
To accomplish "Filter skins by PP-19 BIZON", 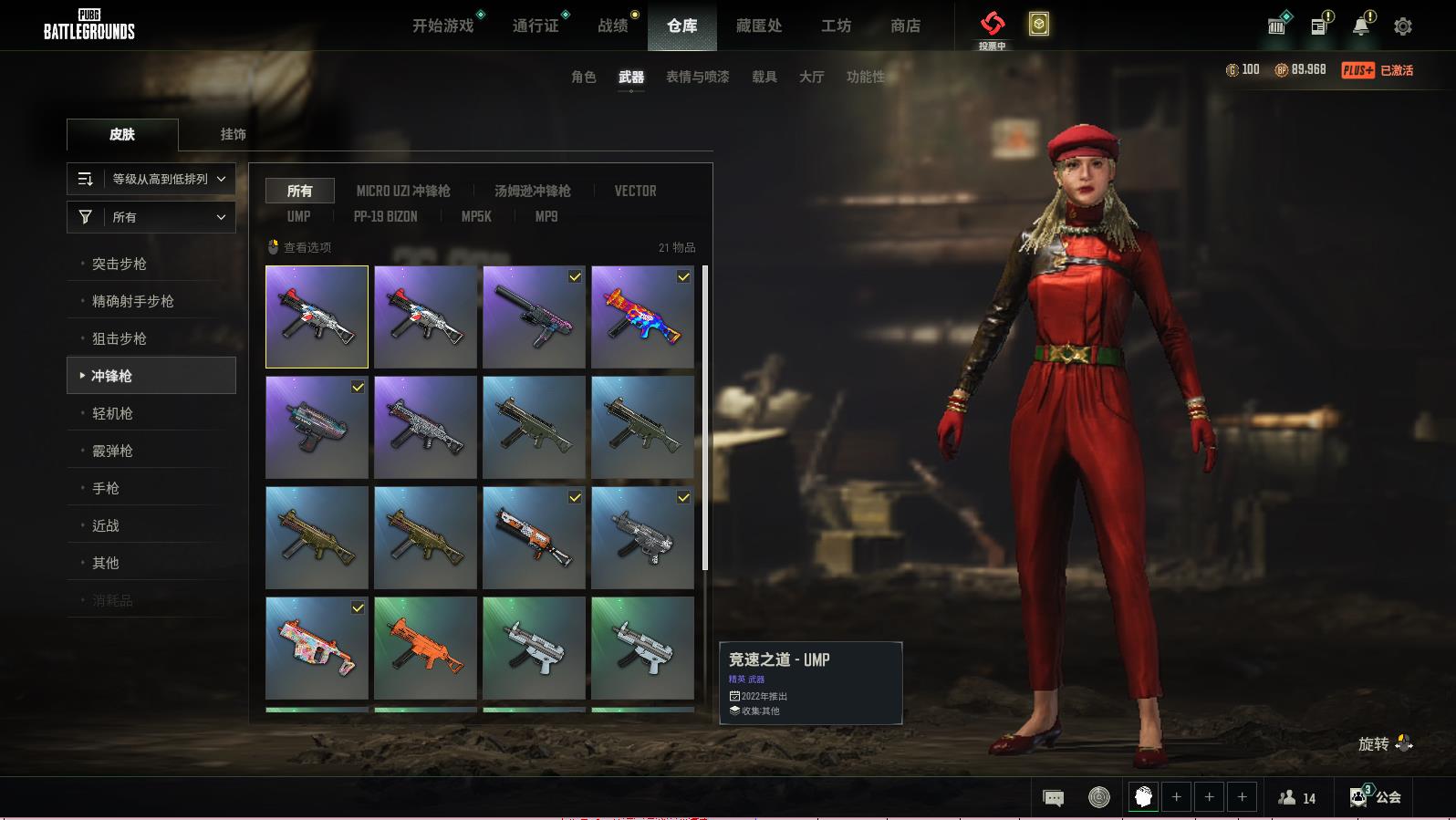I will click(x=385, y=216).
